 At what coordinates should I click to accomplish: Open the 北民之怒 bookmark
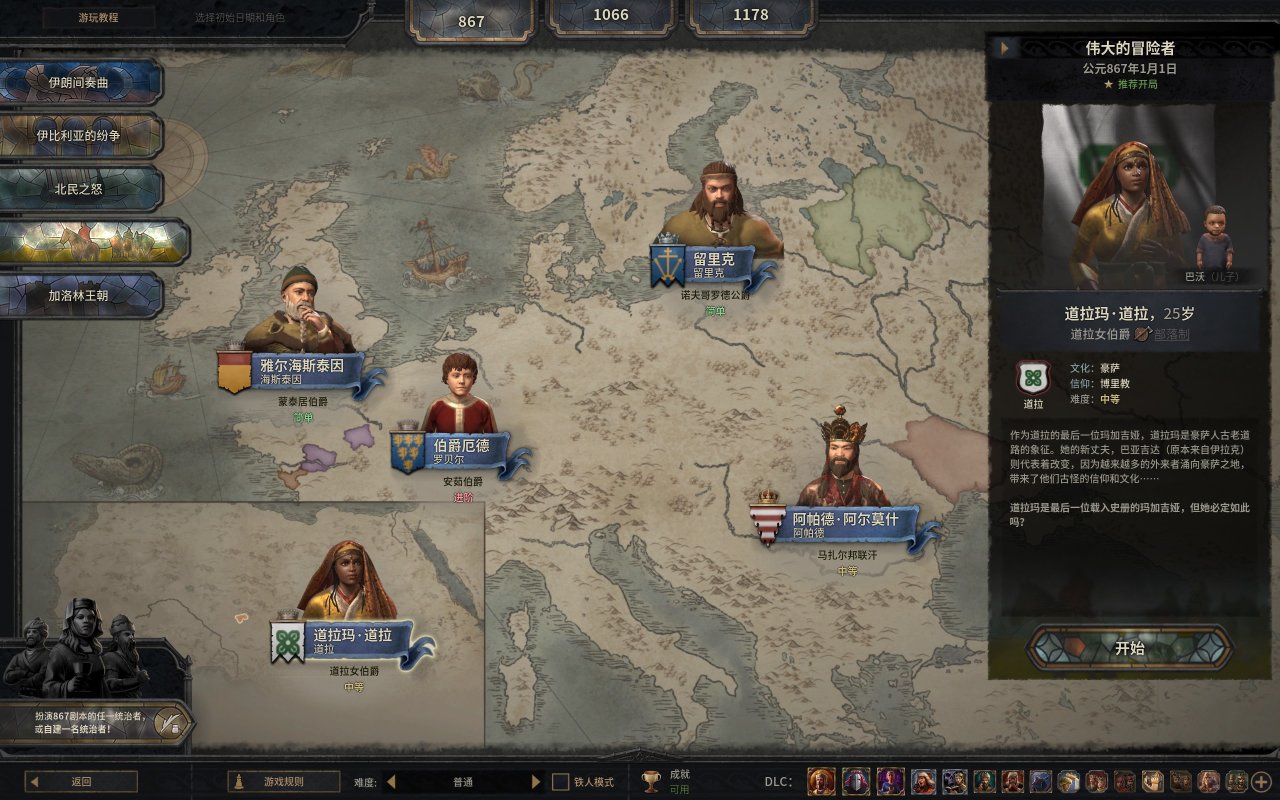(x=81, y=188)
